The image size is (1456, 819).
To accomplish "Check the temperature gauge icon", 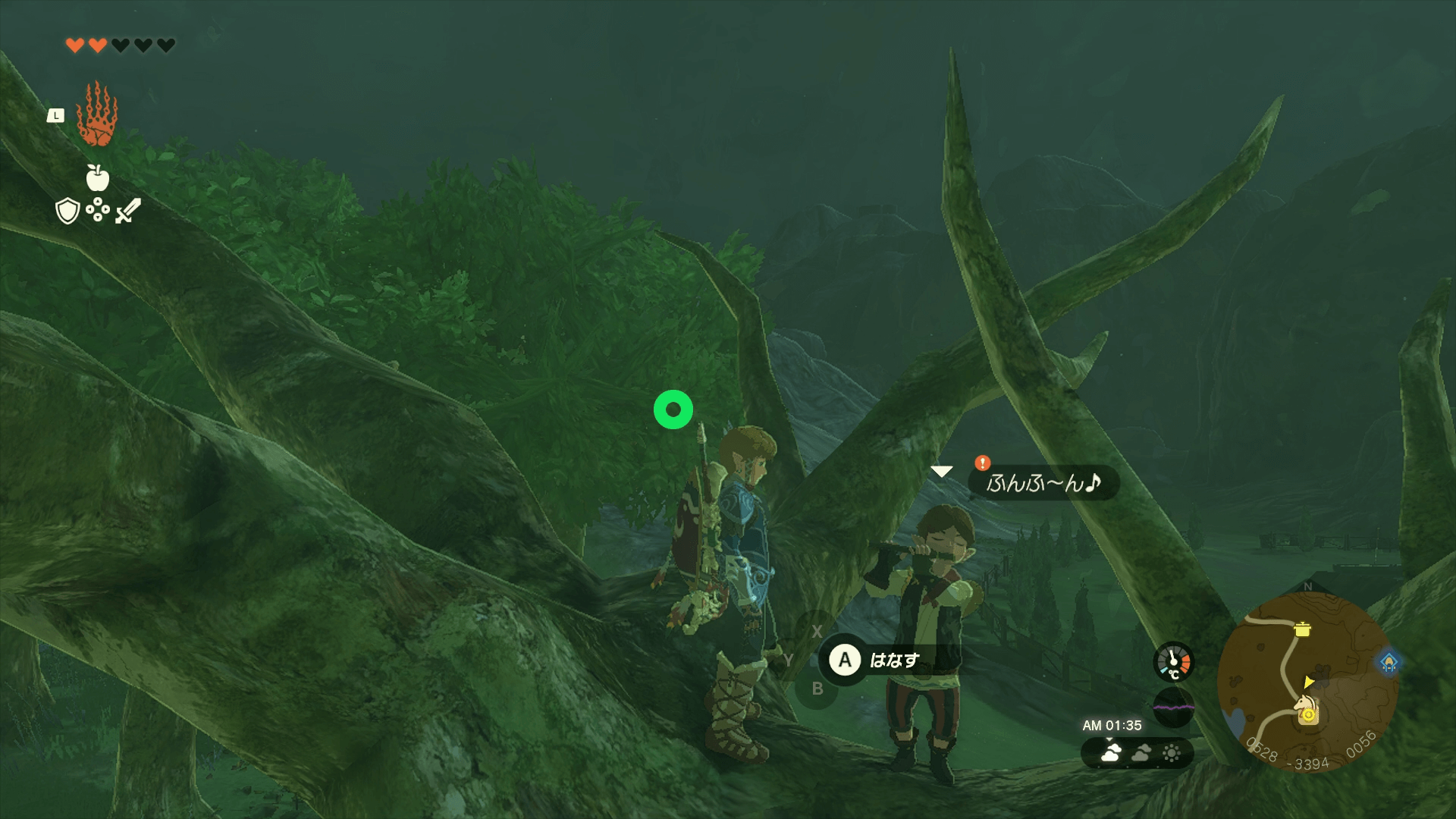I will pos(1173,662).
